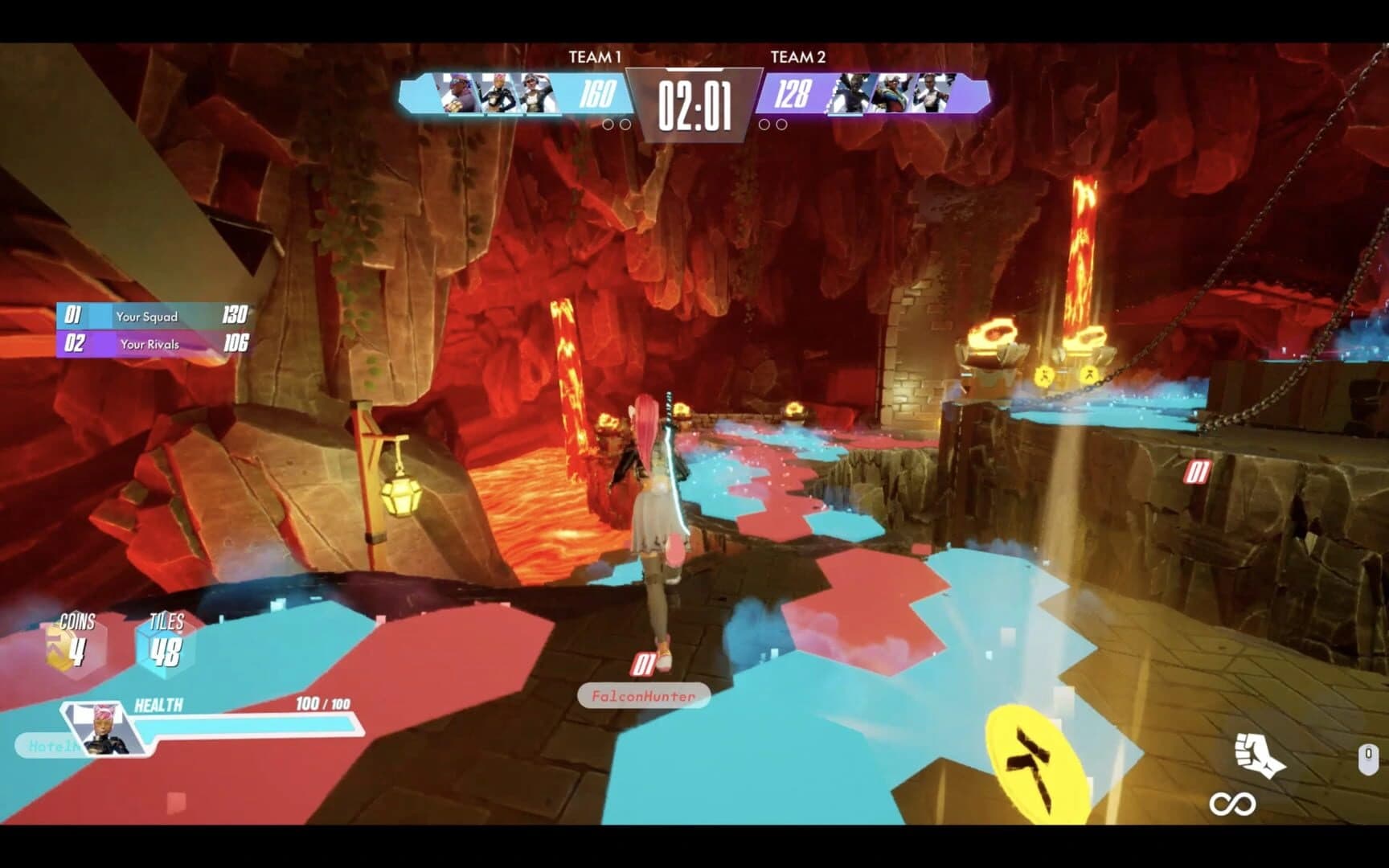The height and width of the screenshot is (868, 1389).
Task: Click Team 1's leftmost character portrait
Action: (458, 94)
